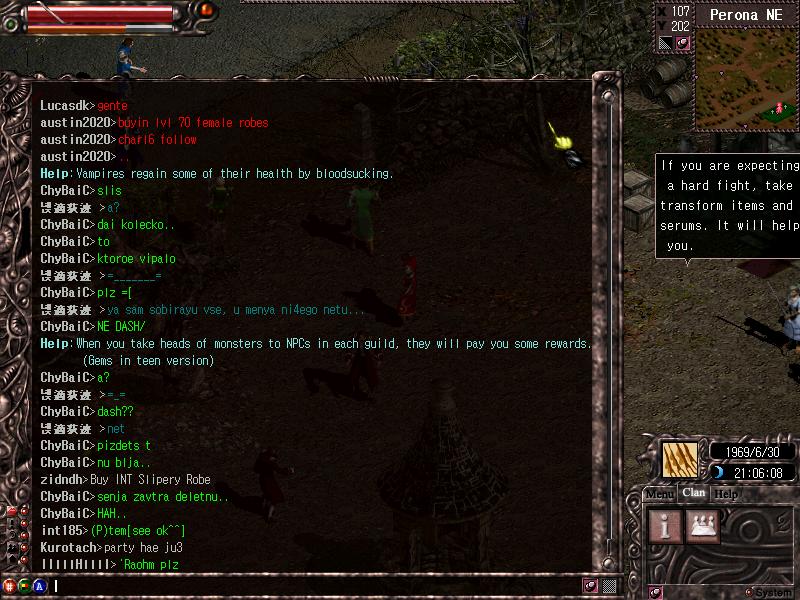Click the System button
Screen dimensions: 800x600
(768, 592)
